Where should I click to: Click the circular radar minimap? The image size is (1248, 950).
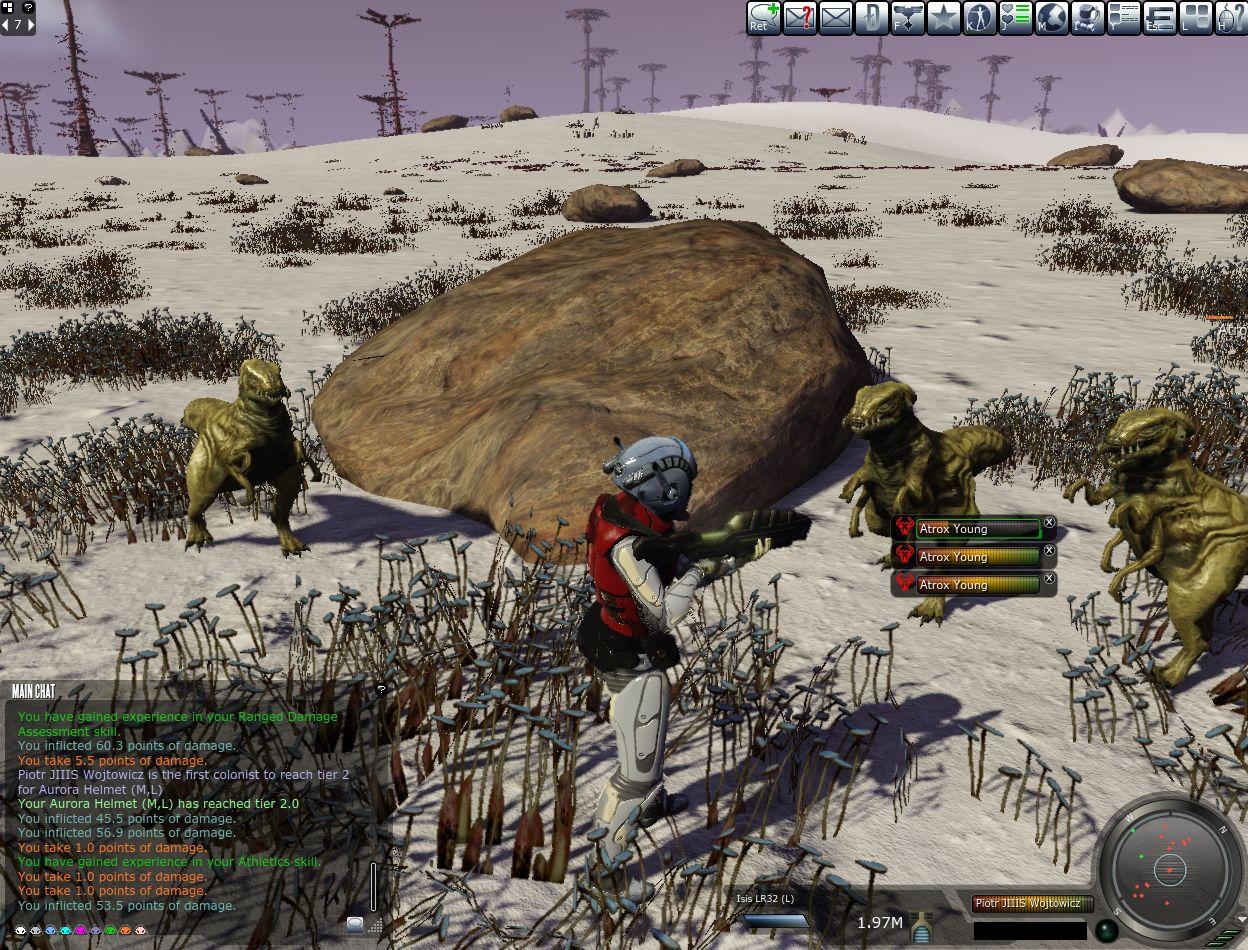1168,868
